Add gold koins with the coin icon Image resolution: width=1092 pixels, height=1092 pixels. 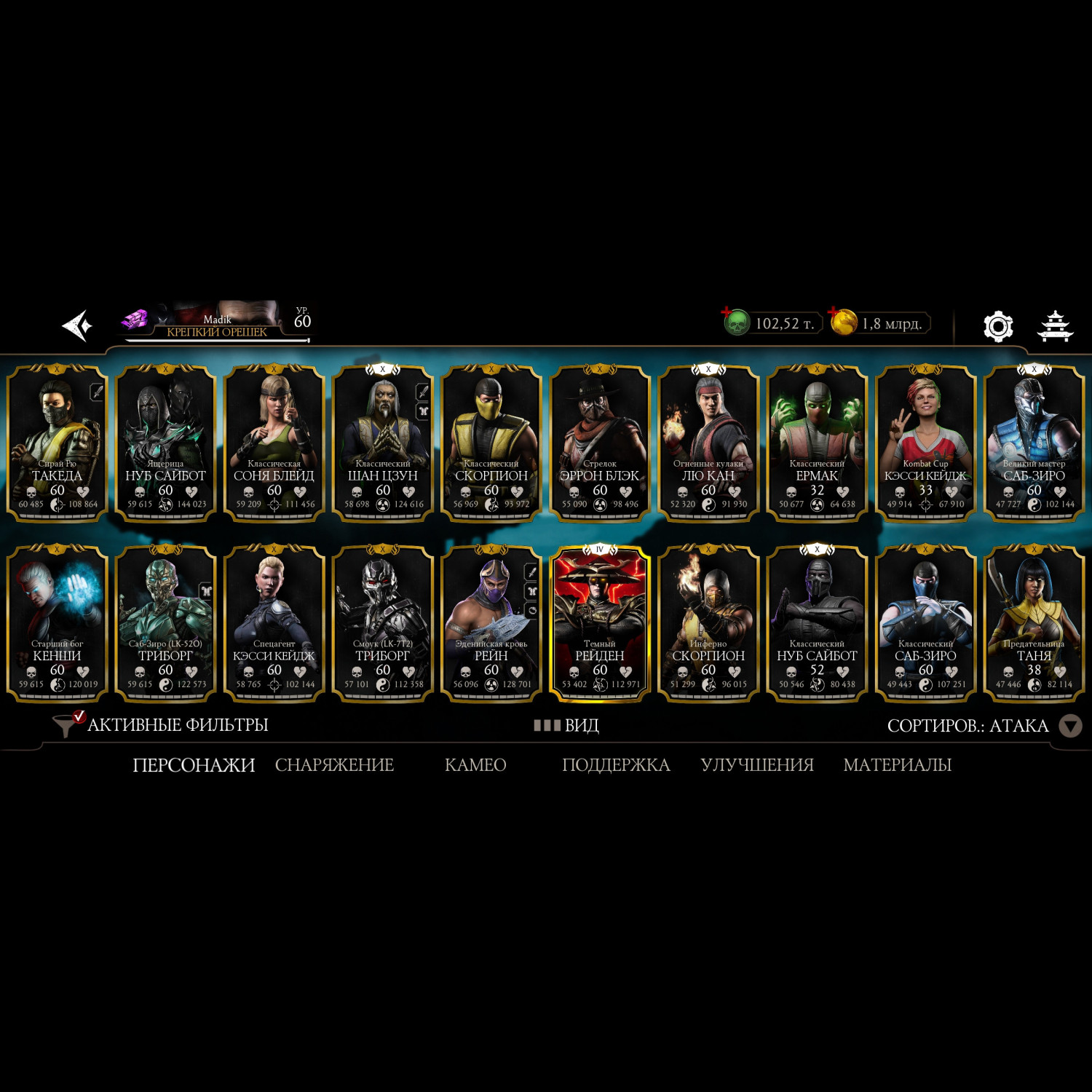[843, 323]
